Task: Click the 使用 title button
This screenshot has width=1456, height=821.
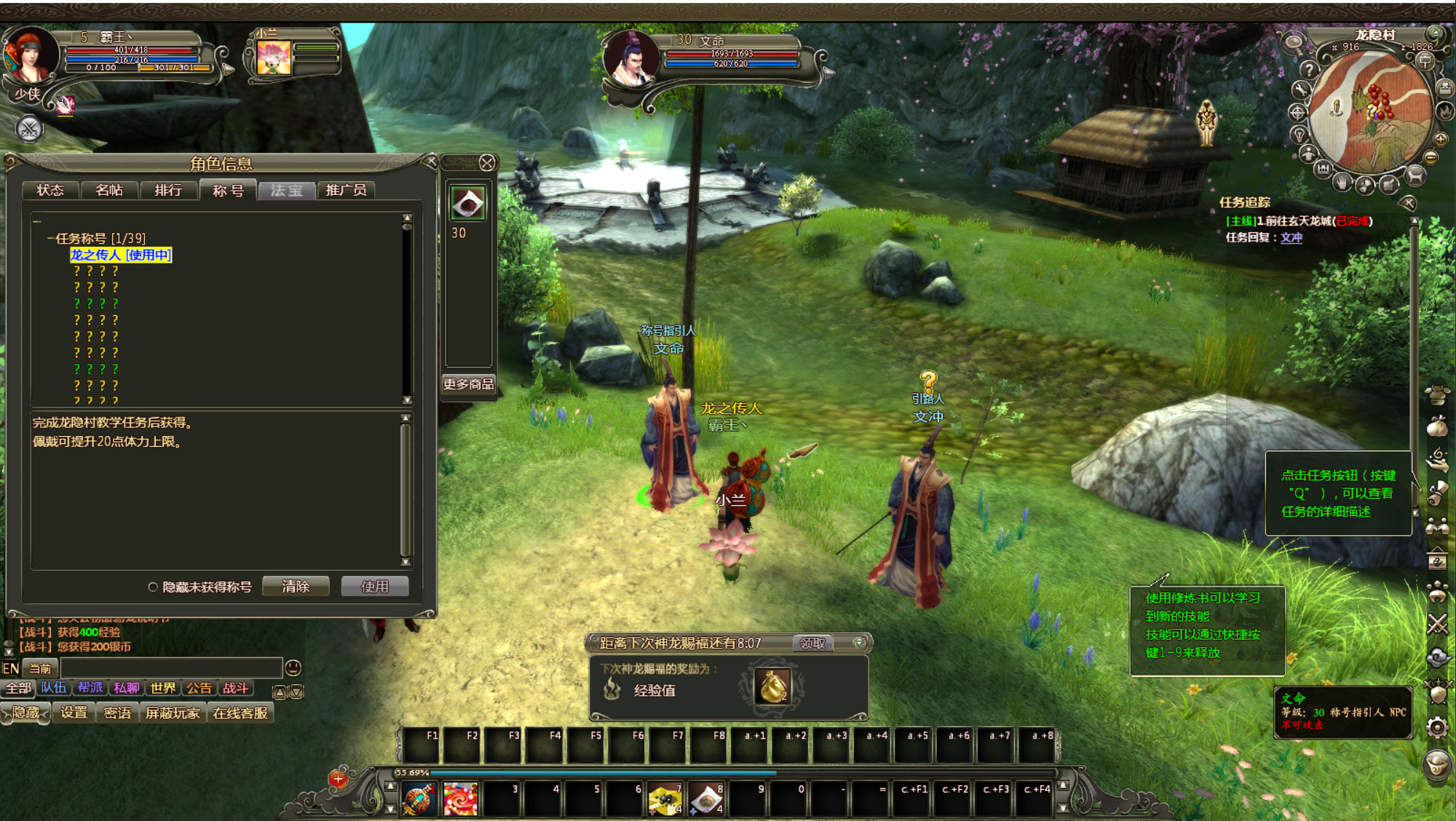Action: pos(375,587)
